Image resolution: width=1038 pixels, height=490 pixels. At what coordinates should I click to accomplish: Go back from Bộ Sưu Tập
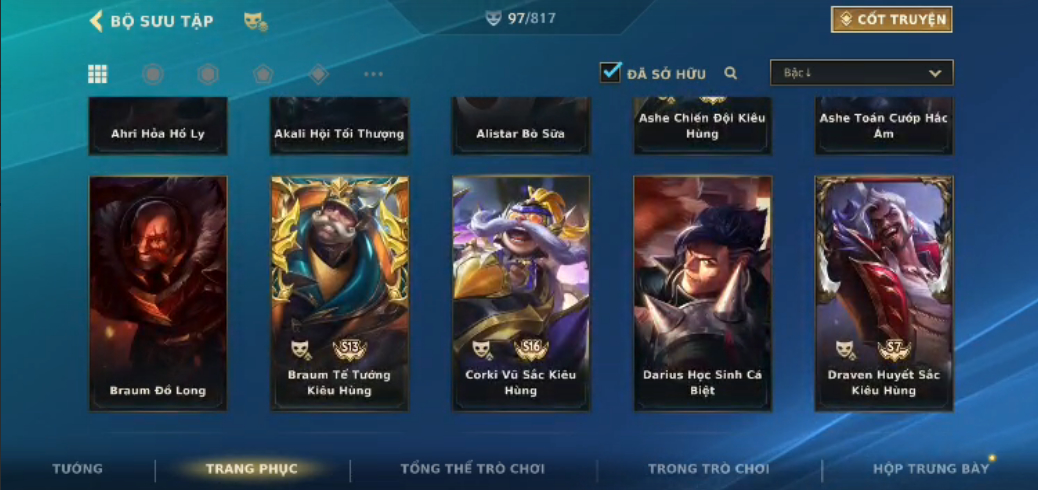pos(97,21)
